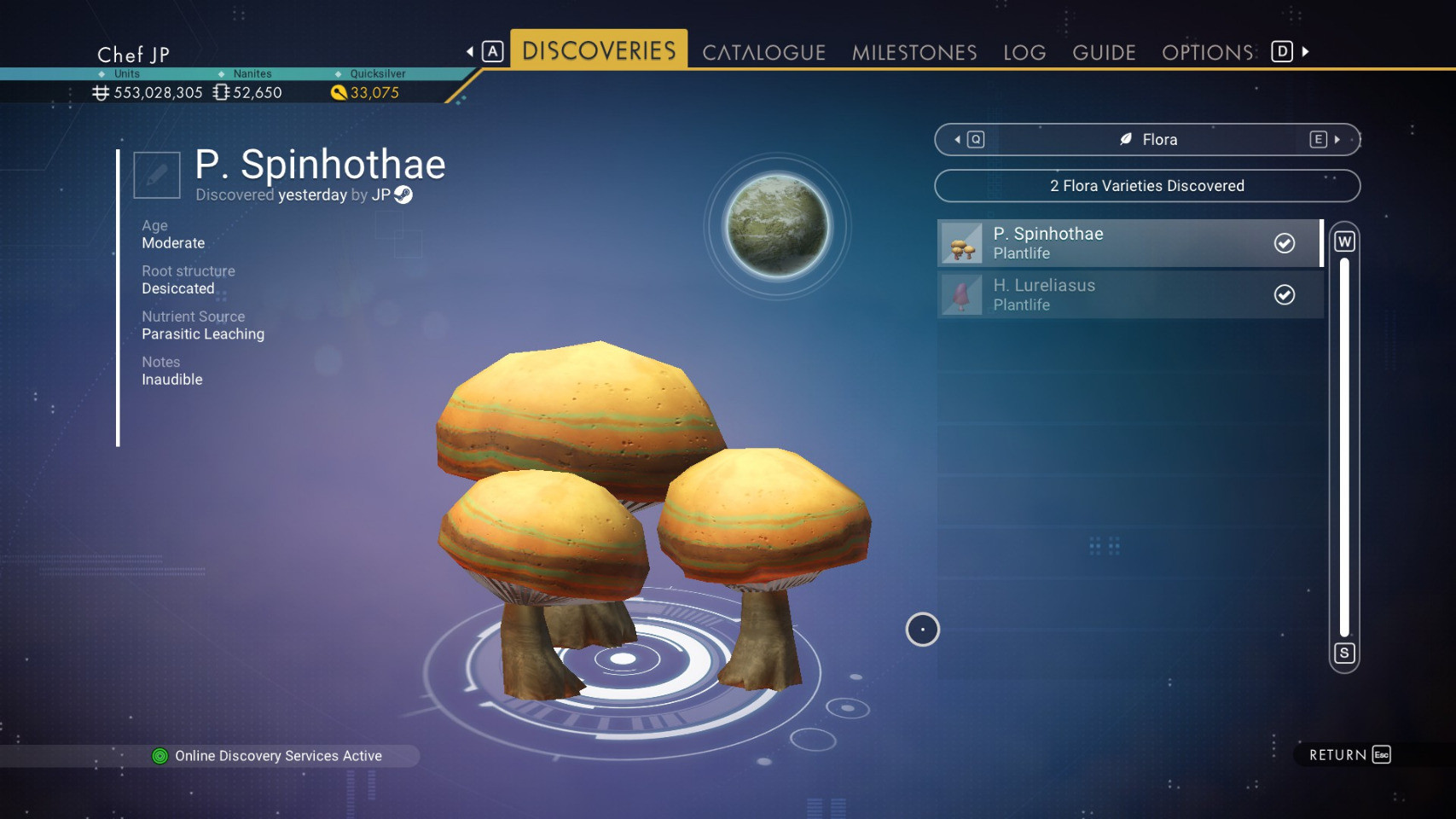The height and width of the screenshot is (819, 1456).
Task: Click the 2 Flora Varieties Discovered button
Action: pyautogui.click(x=1147, y=185)
